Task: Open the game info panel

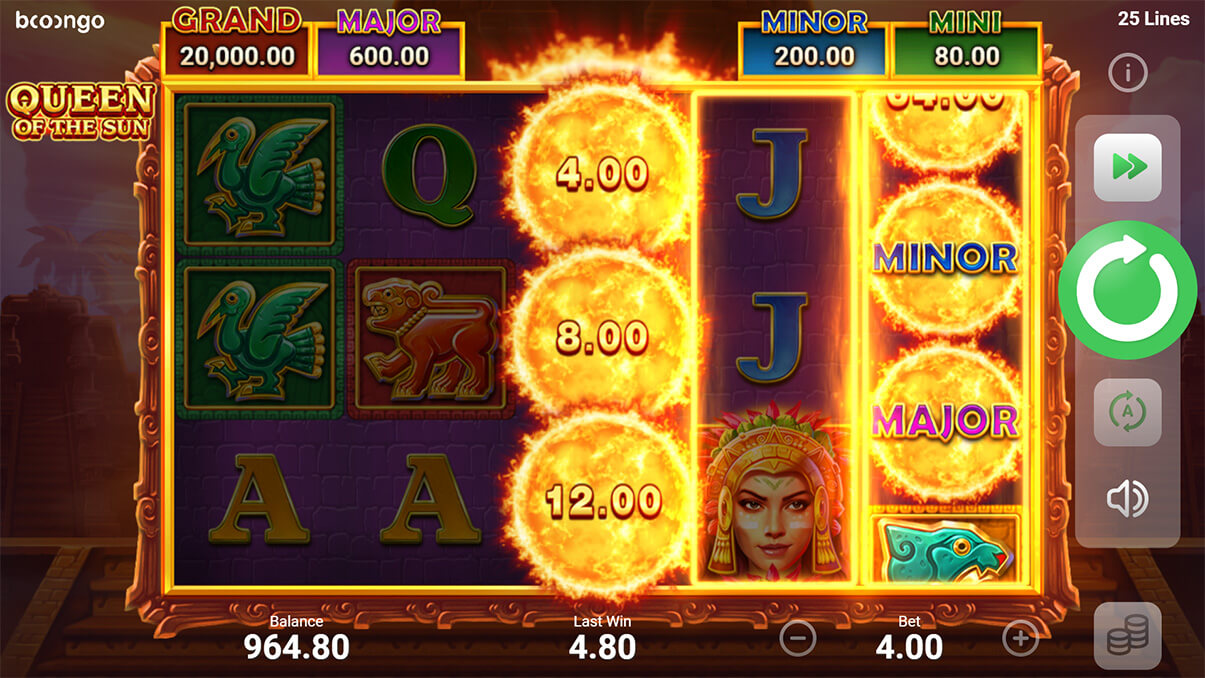Action: [1128, 73]
